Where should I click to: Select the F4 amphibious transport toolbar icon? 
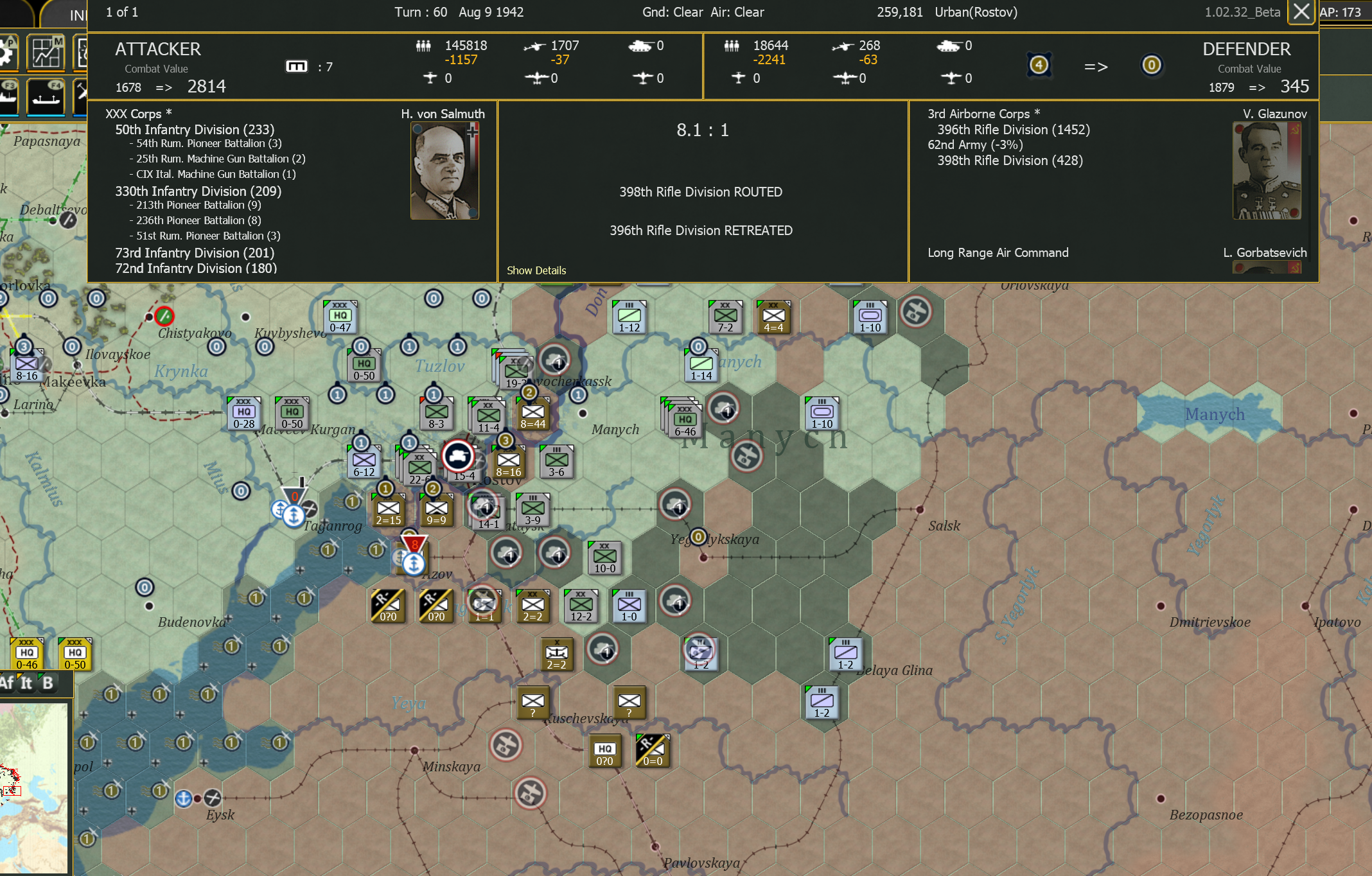pos(45,98)
